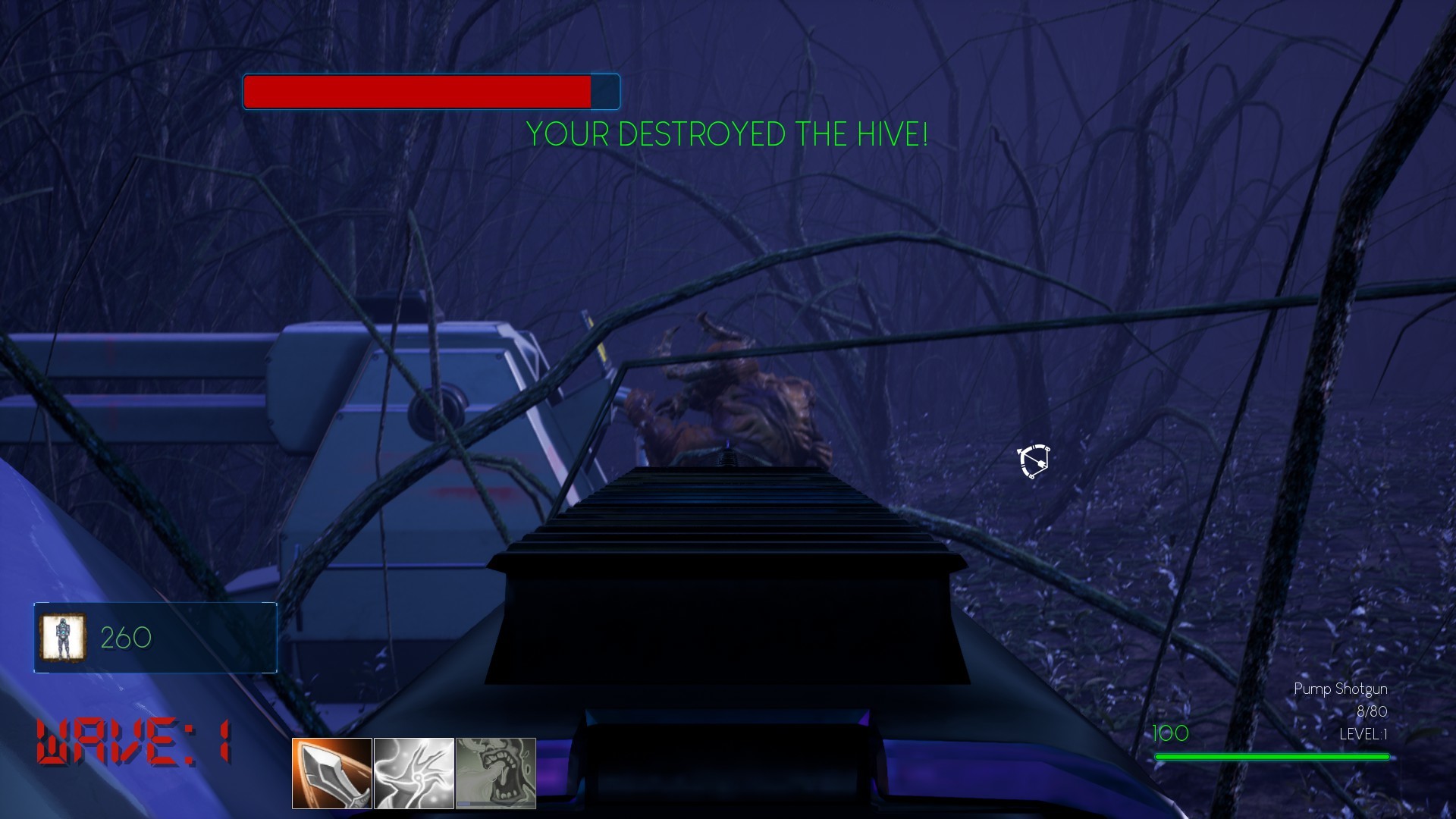
Task: Select the orange-backed blade skill icon
Action: (331, 772)
